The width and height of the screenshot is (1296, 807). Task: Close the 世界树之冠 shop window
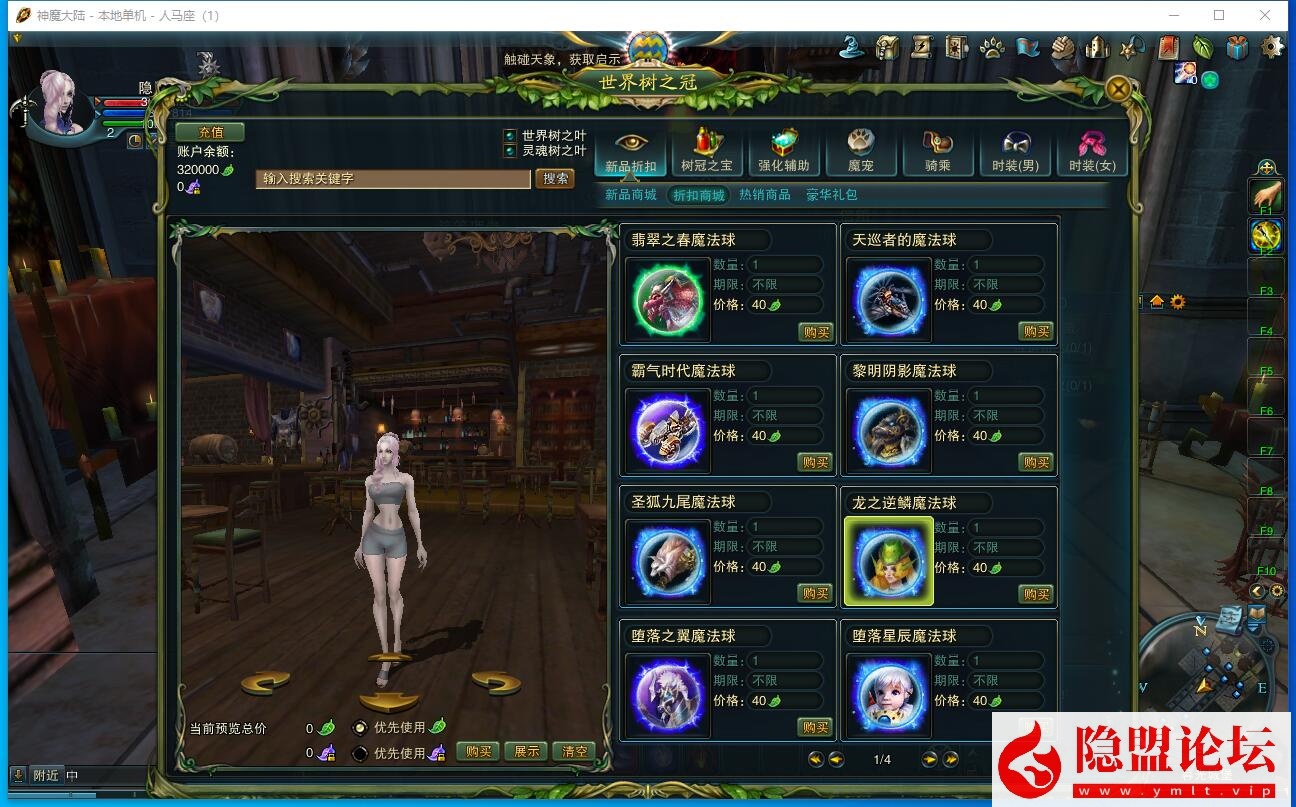pyautogui.click(x=1119, y=89)
